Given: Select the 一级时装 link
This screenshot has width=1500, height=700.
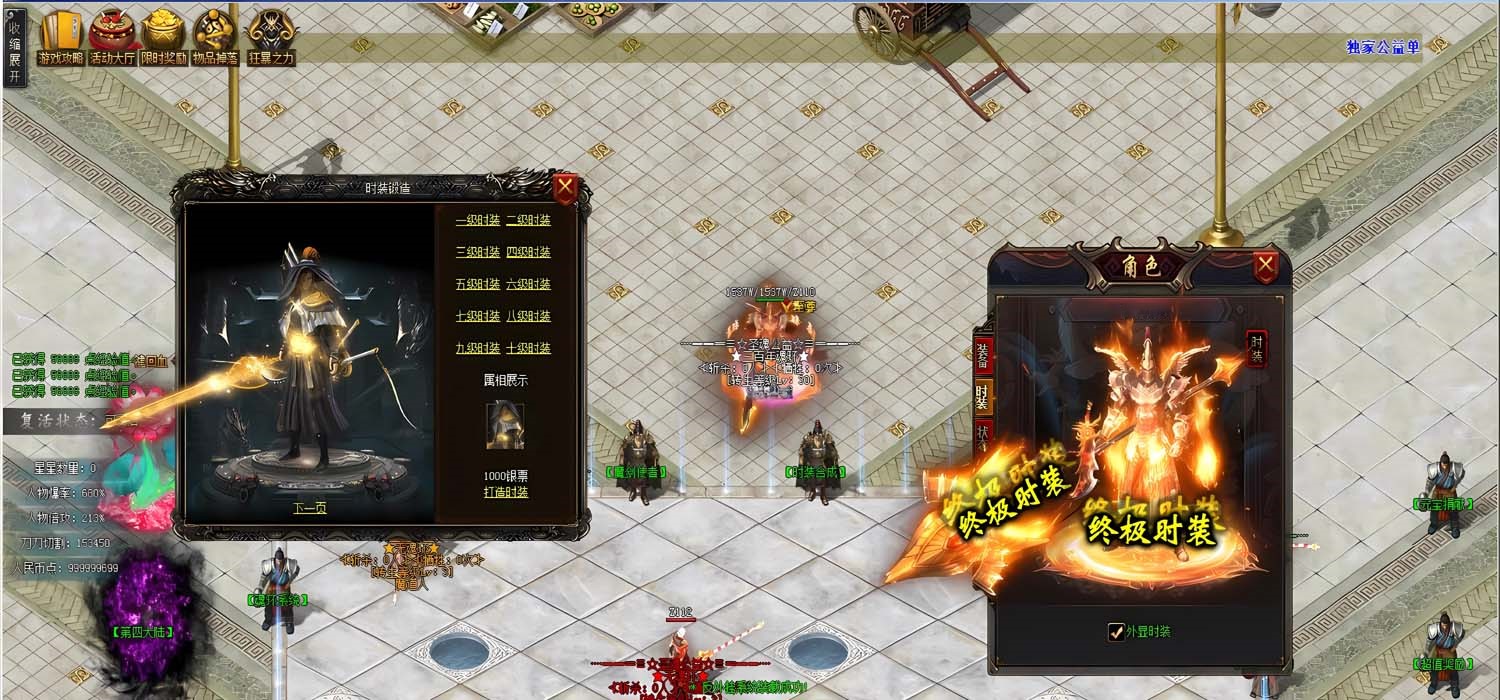Looking at the screenshot, I should coord(477,221).
